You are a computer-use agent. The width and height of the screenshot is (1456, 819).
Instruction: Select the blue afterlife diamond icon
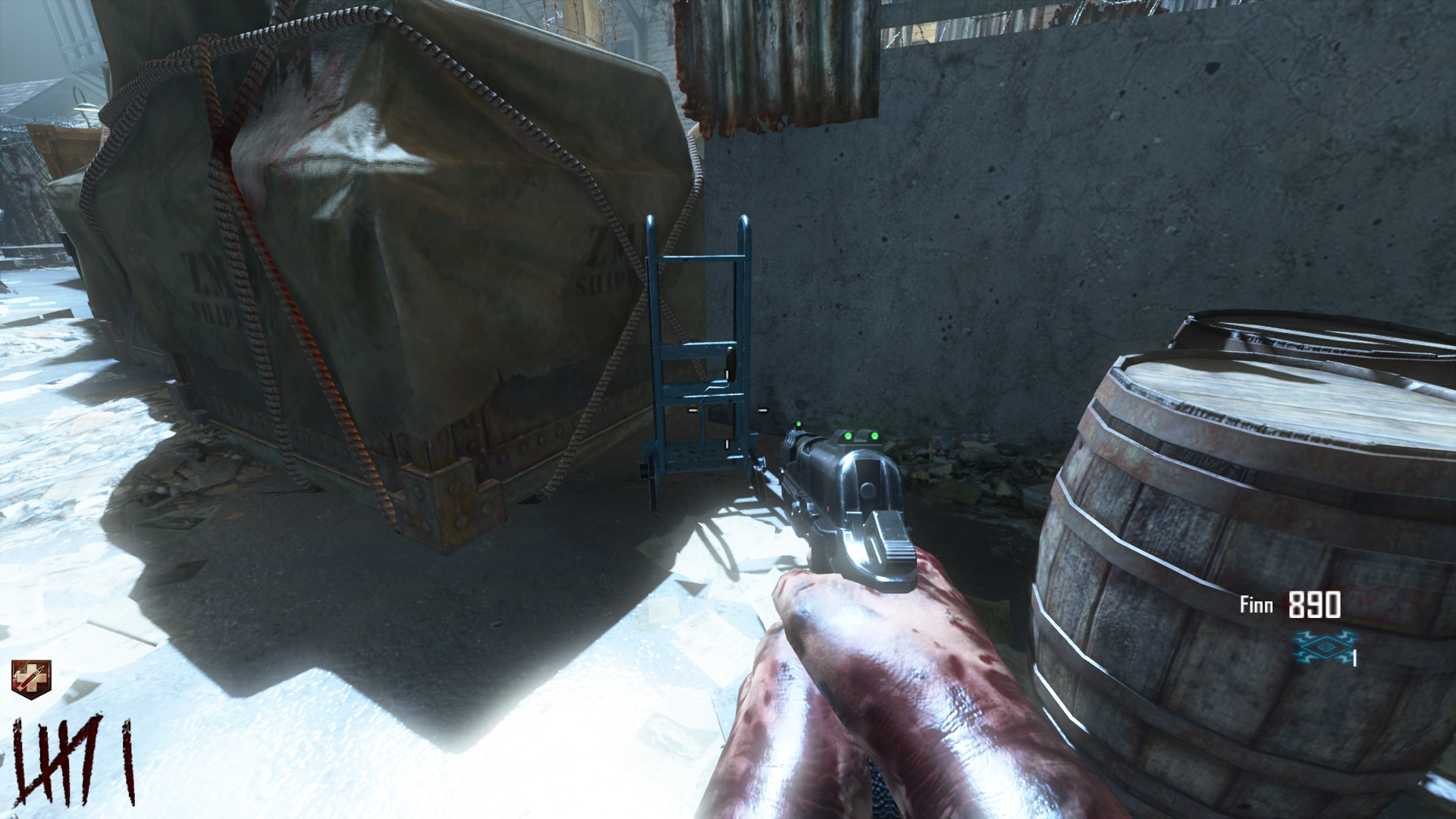point(1324,648)
